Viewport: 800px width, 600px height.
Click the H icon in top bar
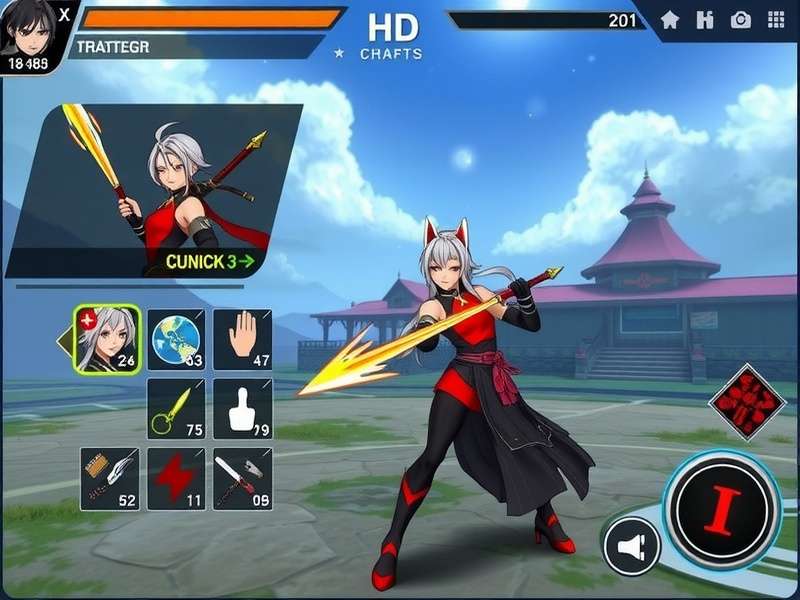click(x=705, y=19)
